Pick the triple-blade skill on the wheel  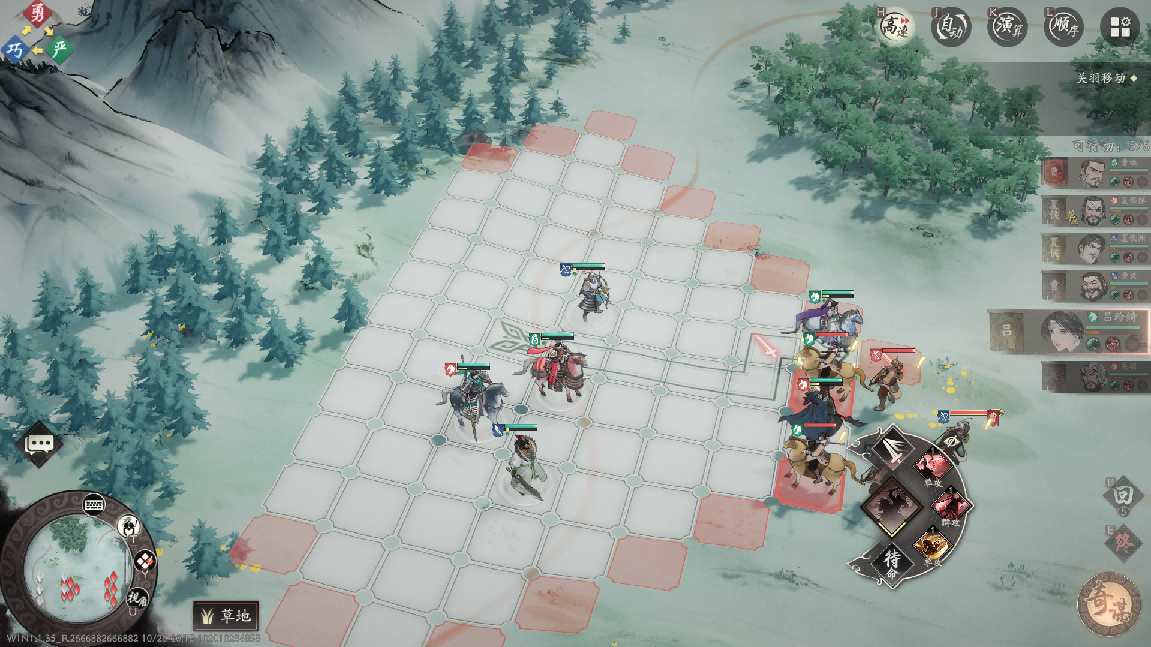click(x=889, y=448)
